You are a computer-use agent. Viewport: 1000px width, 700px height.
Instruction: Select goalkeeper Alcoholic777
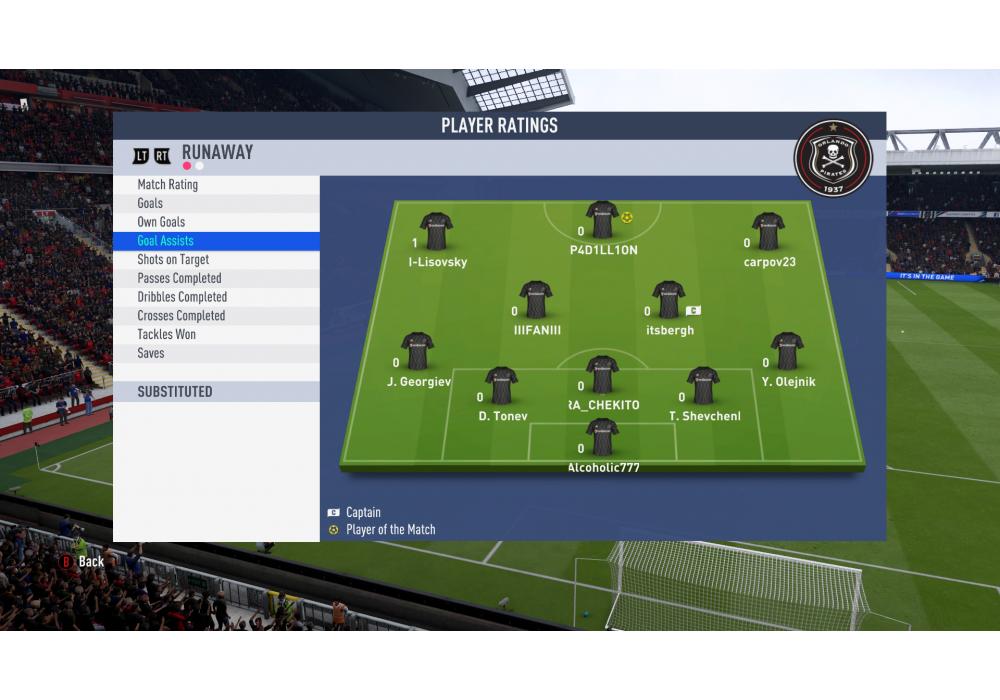tap(602, 438)
